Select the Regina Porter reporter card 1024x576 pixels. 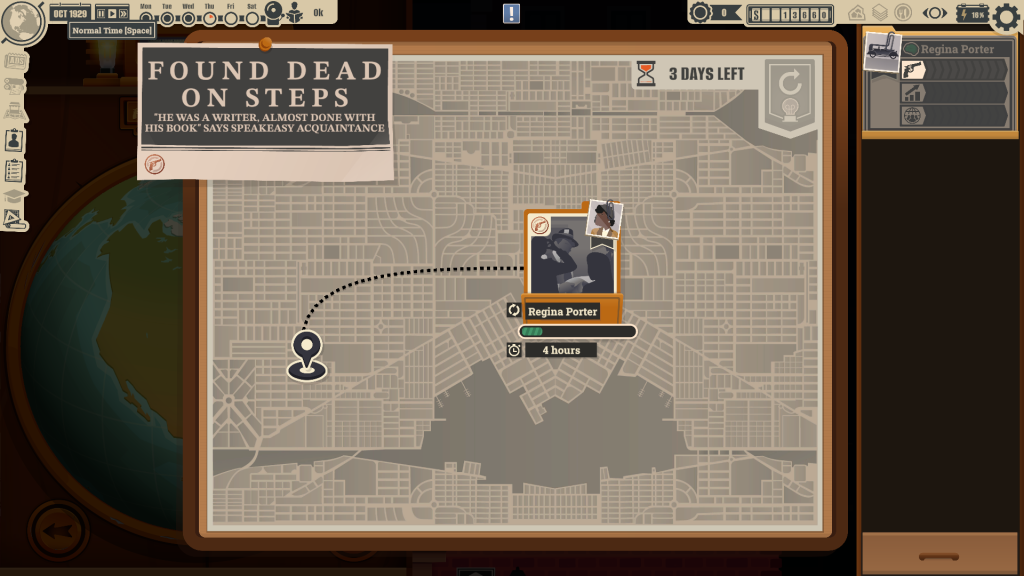(572, 255)
